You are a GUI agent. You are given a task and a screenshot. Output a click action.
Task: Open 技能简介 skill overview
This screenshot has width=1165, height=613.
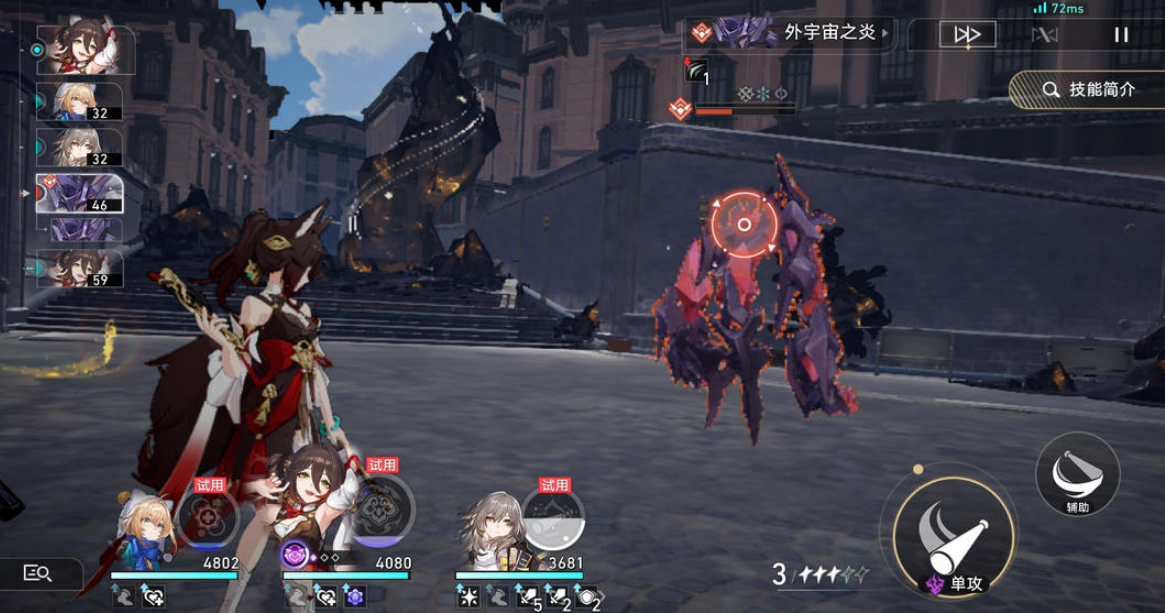tap(1088, 89)
